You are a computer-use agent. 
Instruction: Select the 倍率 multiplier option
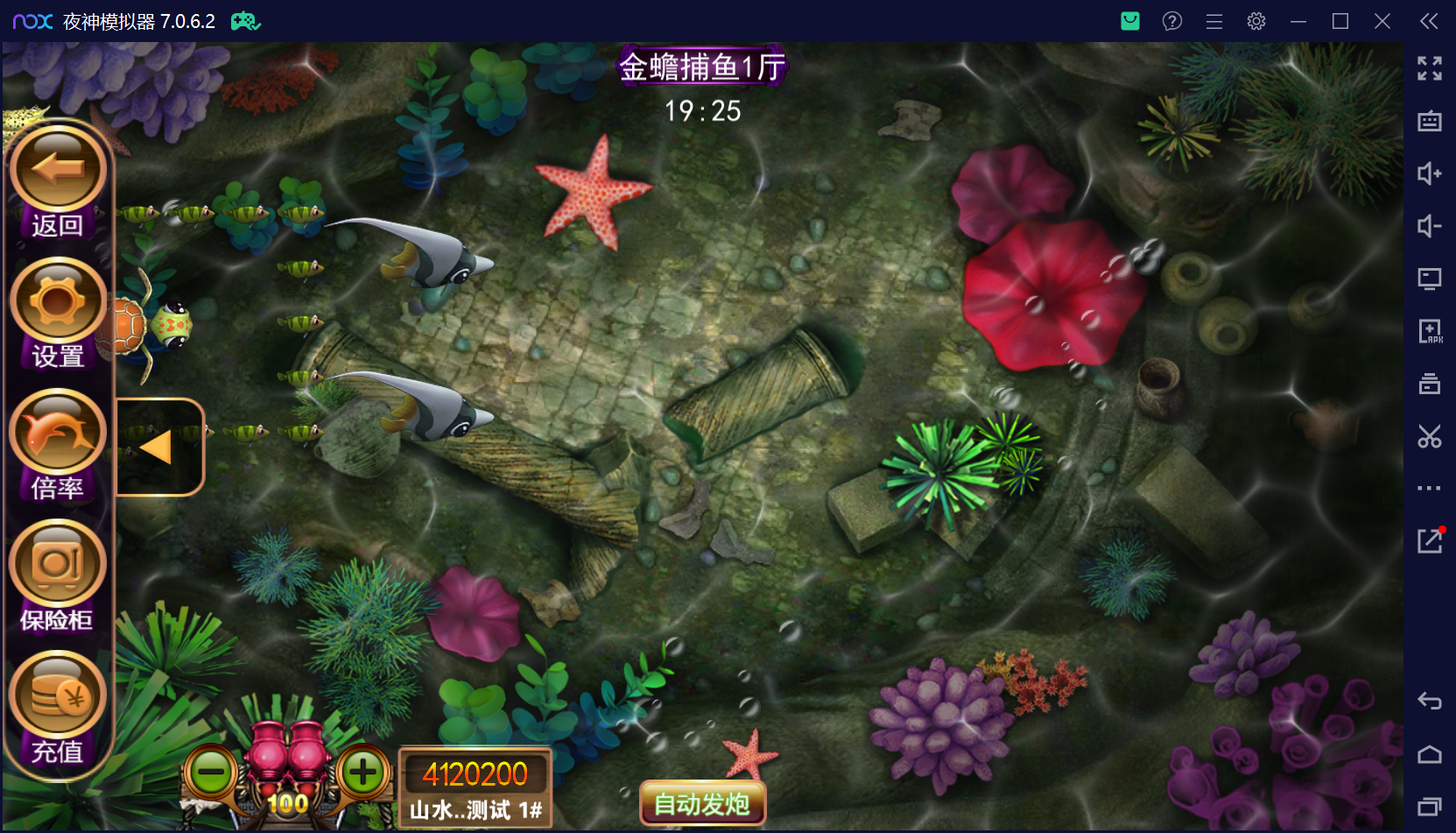click(56, 431)
